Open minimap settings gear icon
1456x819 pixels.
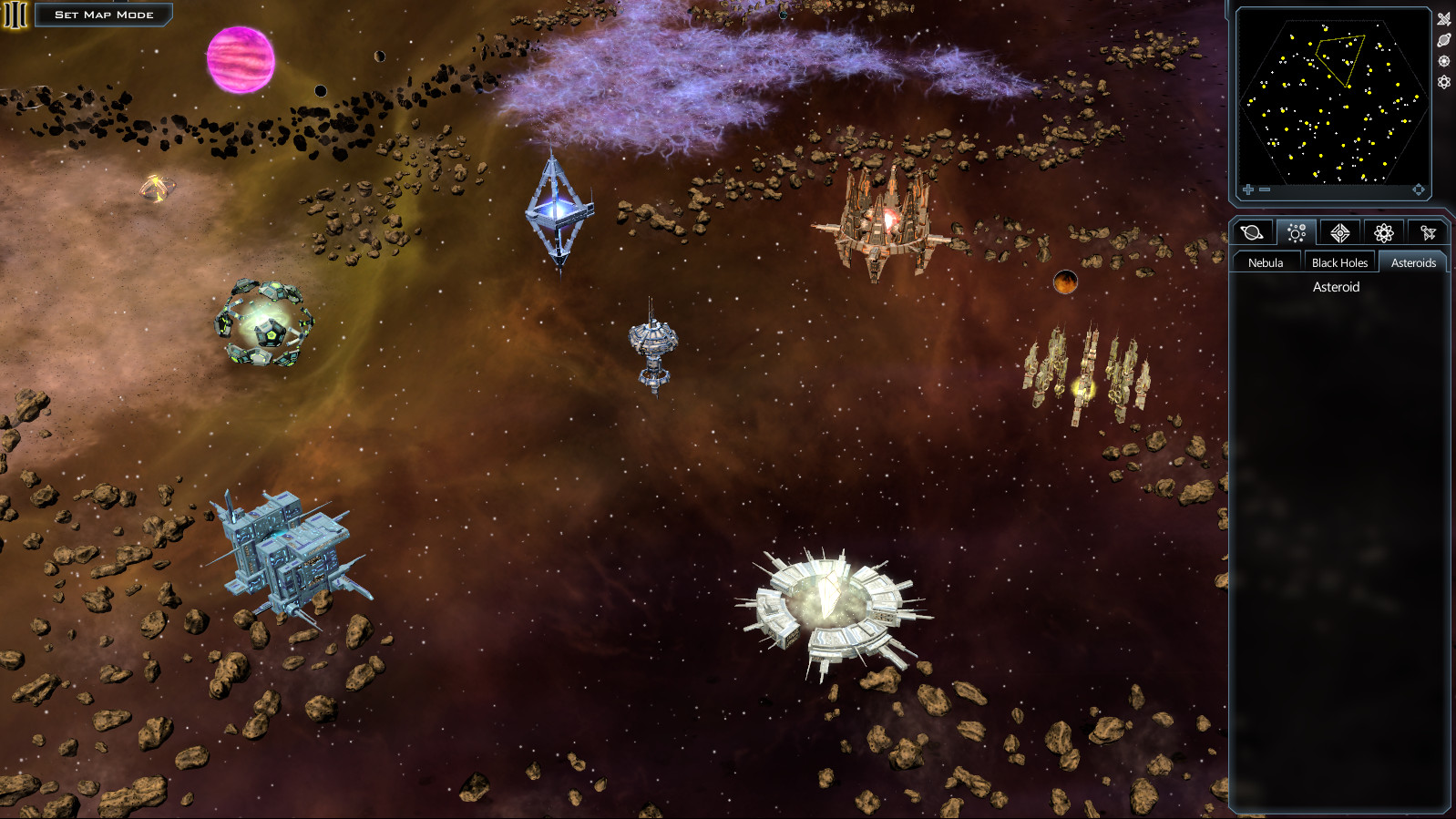click(x=1444, y=83)
